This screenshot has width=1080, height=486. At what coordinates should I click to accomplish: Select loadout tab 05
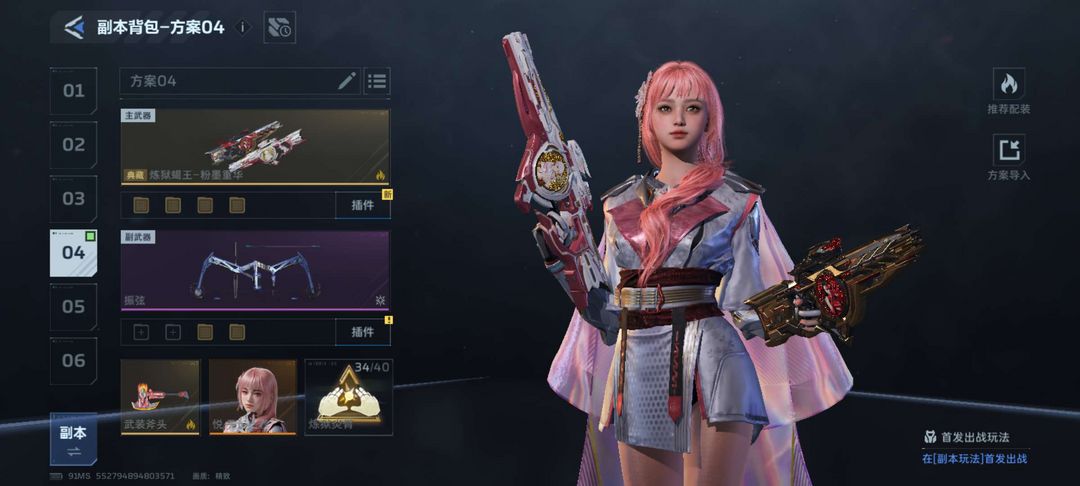point(74,307)
